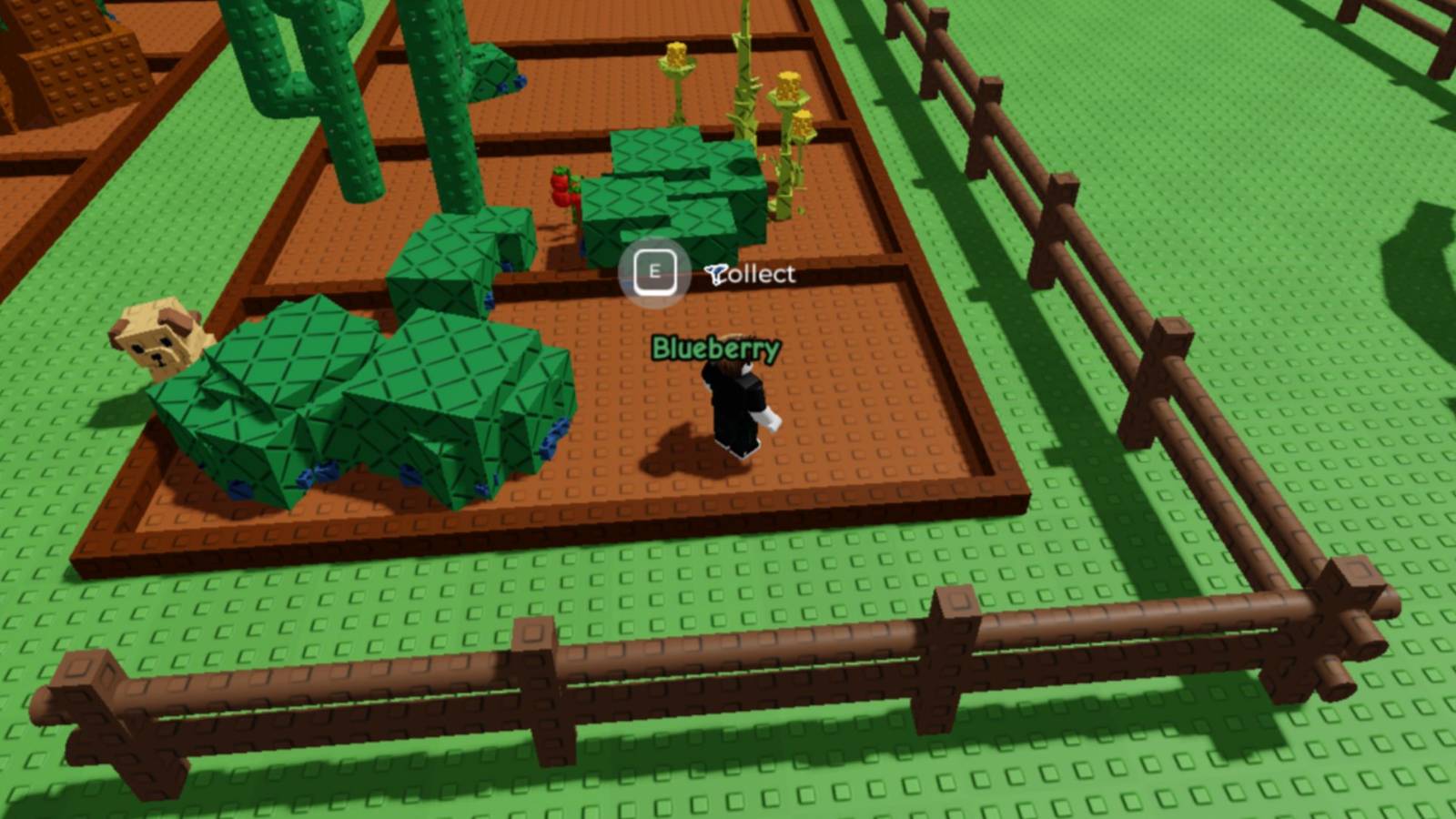1456x819 pixels.
Task: Click the player's white hand
Action: (771, 418)
